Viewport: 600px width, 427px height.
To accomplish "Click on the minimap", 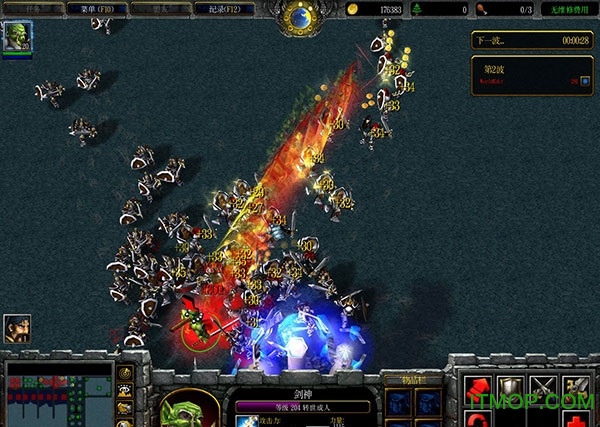I will [x=59, y=395].
